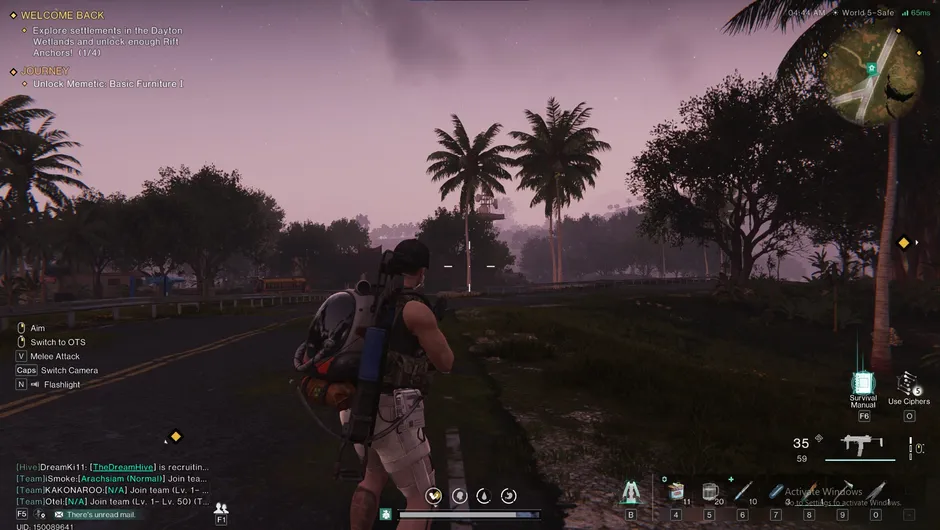This screenshot has width=940, height=530.
Task: Click TheDreamHive recruitment link in chat
Action: click(x=121, y=467)
